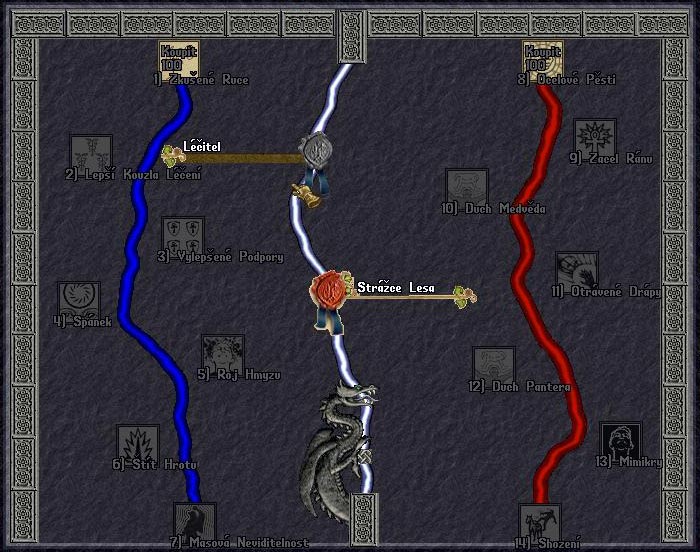This screenshot has height=552, width=700.
Task: Select the Shození skill icon
Action: [540, 523]
